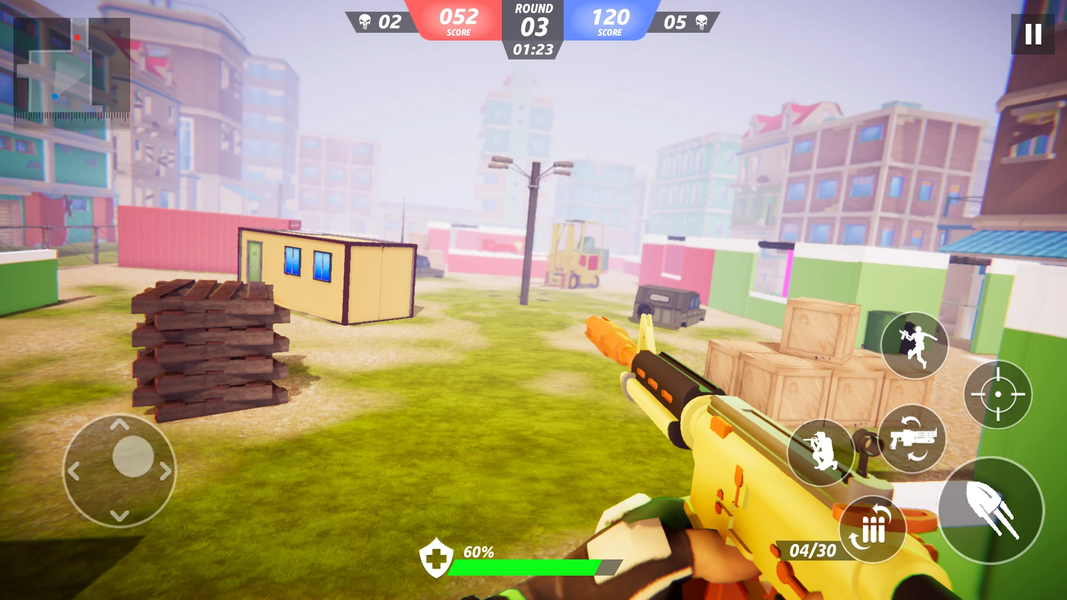Jump using the leaping figure button

click(x=914, y=345)
